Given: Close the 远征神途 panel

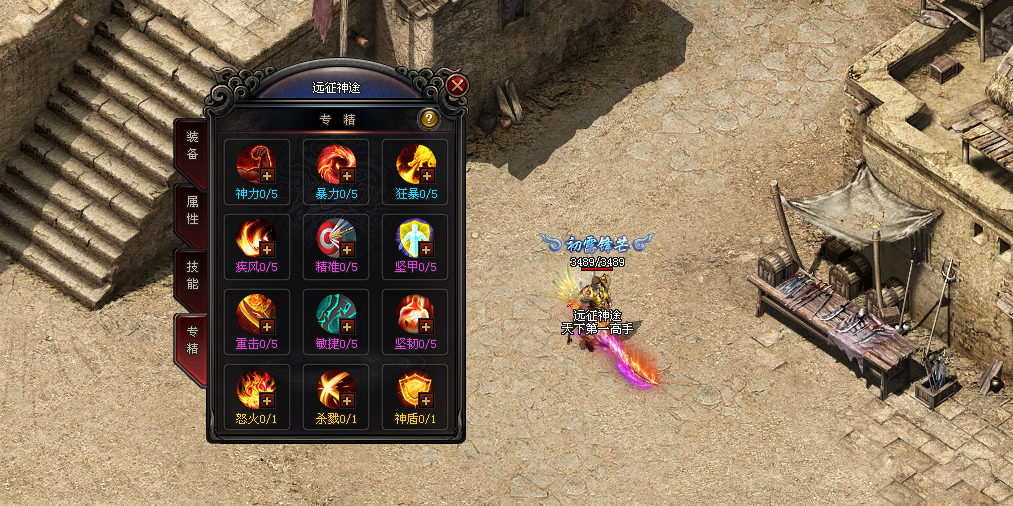Looking at the screenshot, I should point(457,85).
